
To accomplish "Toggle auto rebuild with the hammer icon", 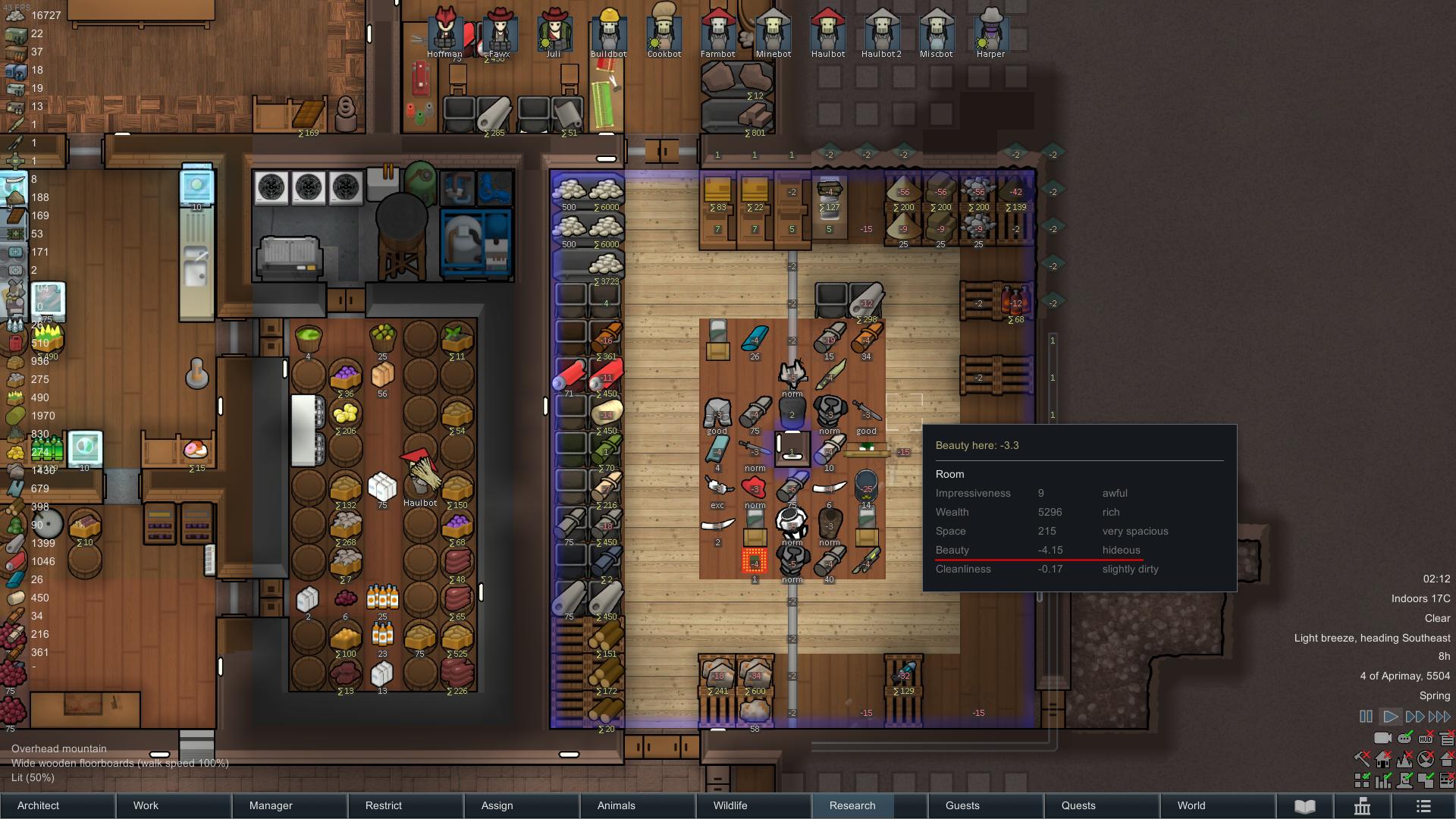I will (1361, 758).
